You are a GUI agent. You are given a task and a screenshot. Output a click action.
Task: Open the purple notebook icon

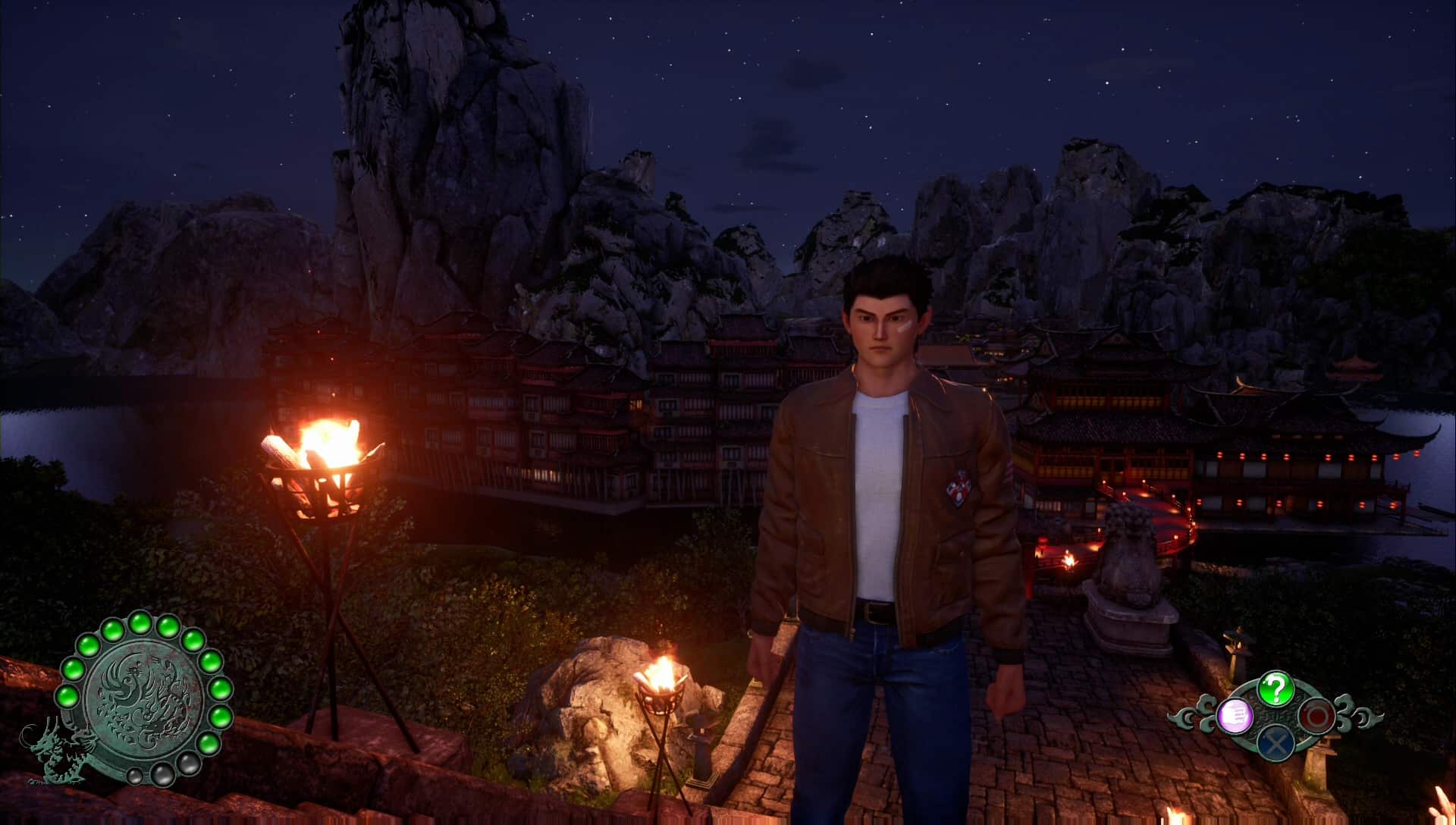click(1234, 716)
